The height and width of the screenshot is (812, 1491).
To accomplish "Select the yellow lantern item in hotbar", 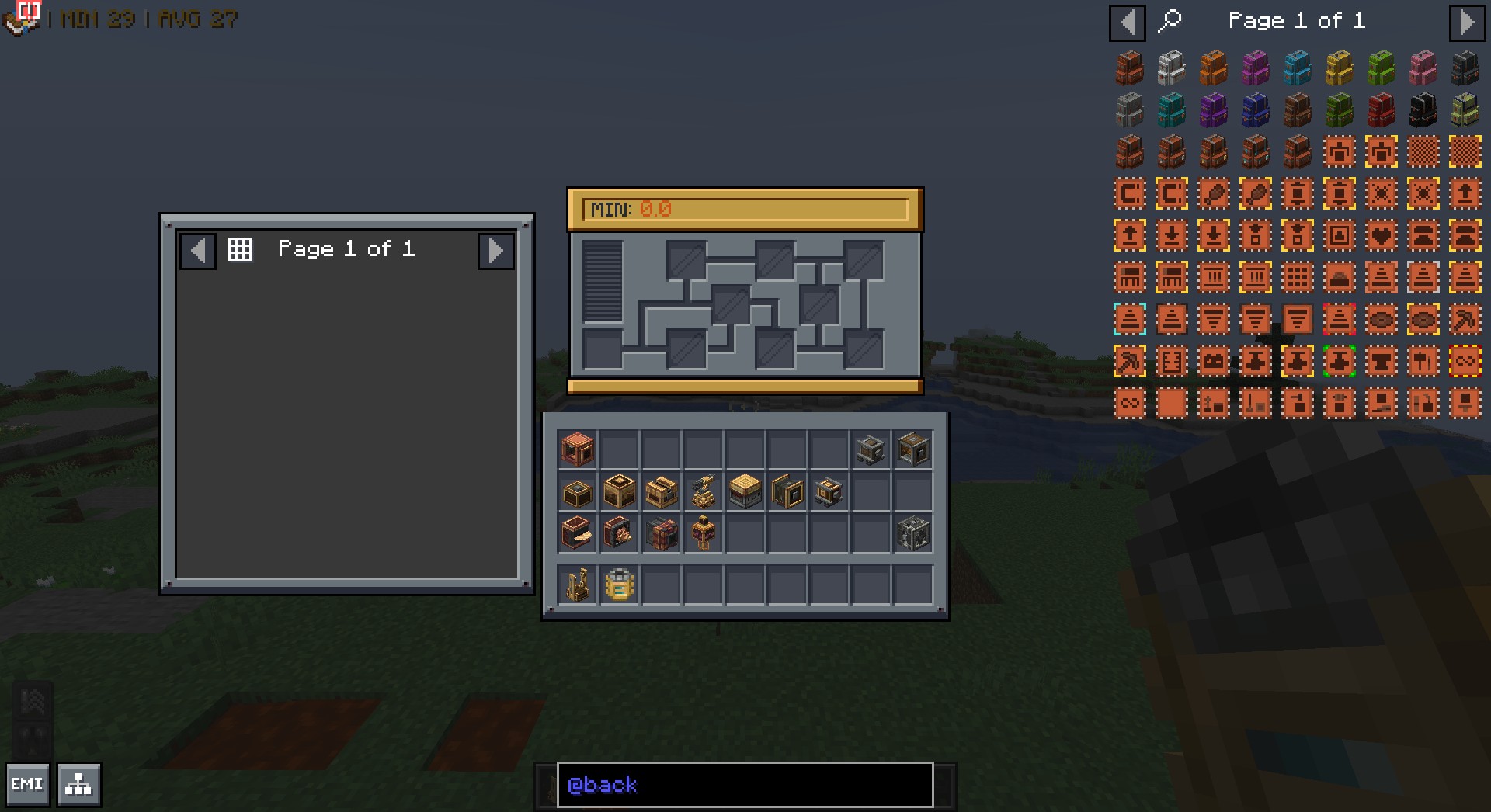I will [x=619, y=585].
